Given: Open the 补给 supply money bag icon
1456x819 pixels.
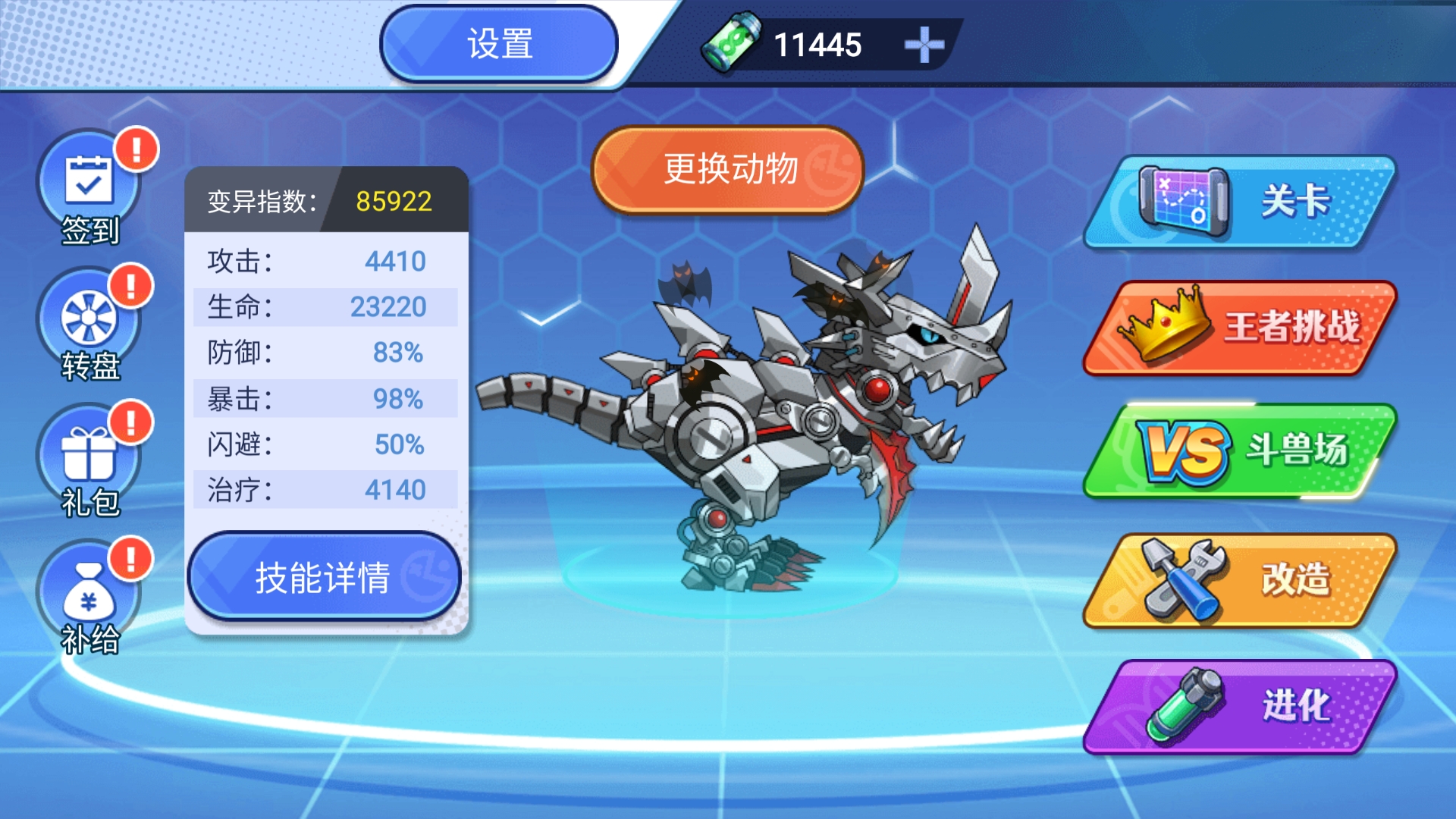Looking at the screenshot, I should (89, 595).
